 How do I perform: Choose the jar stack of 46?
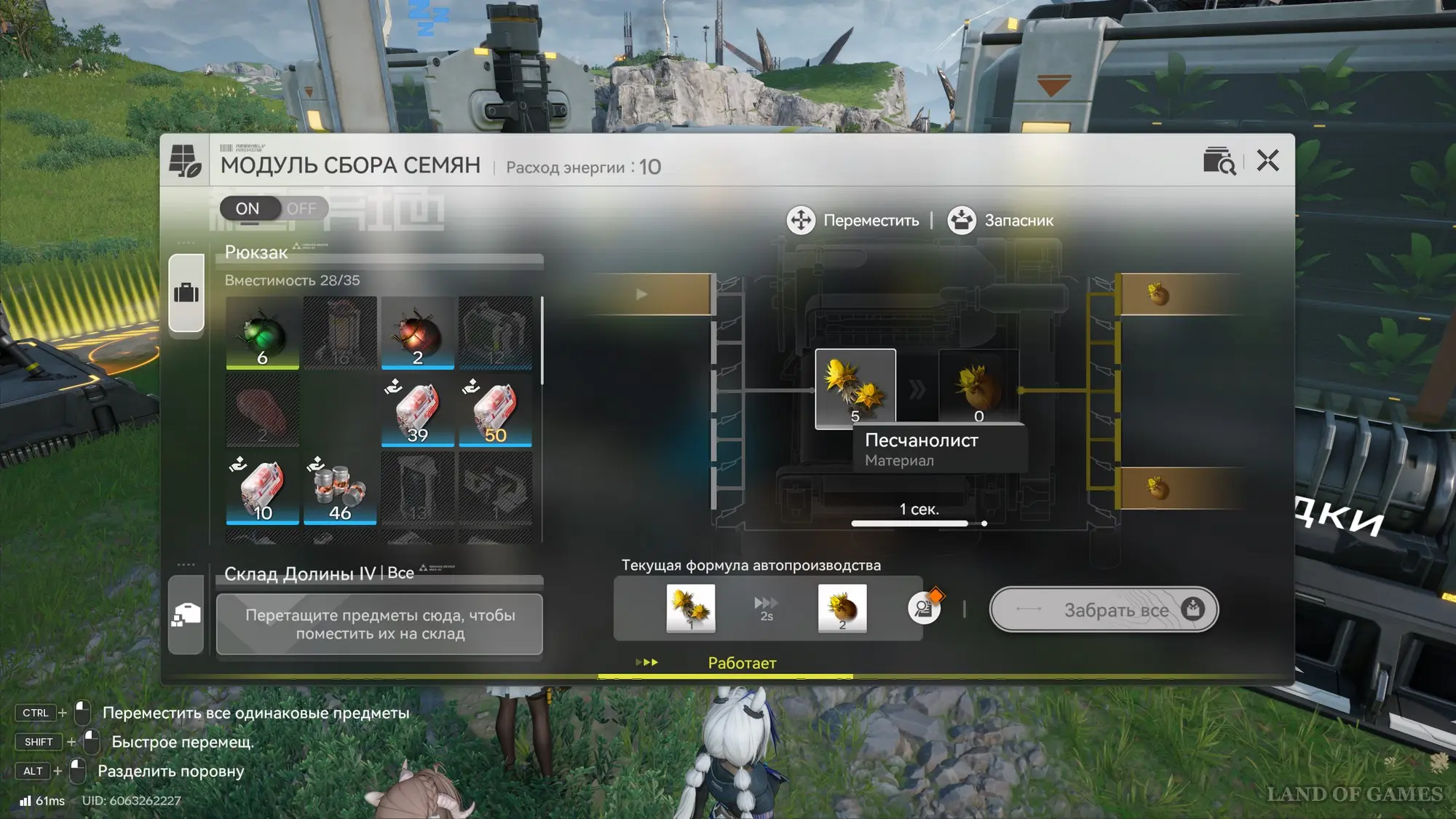[x=340, y=488]
